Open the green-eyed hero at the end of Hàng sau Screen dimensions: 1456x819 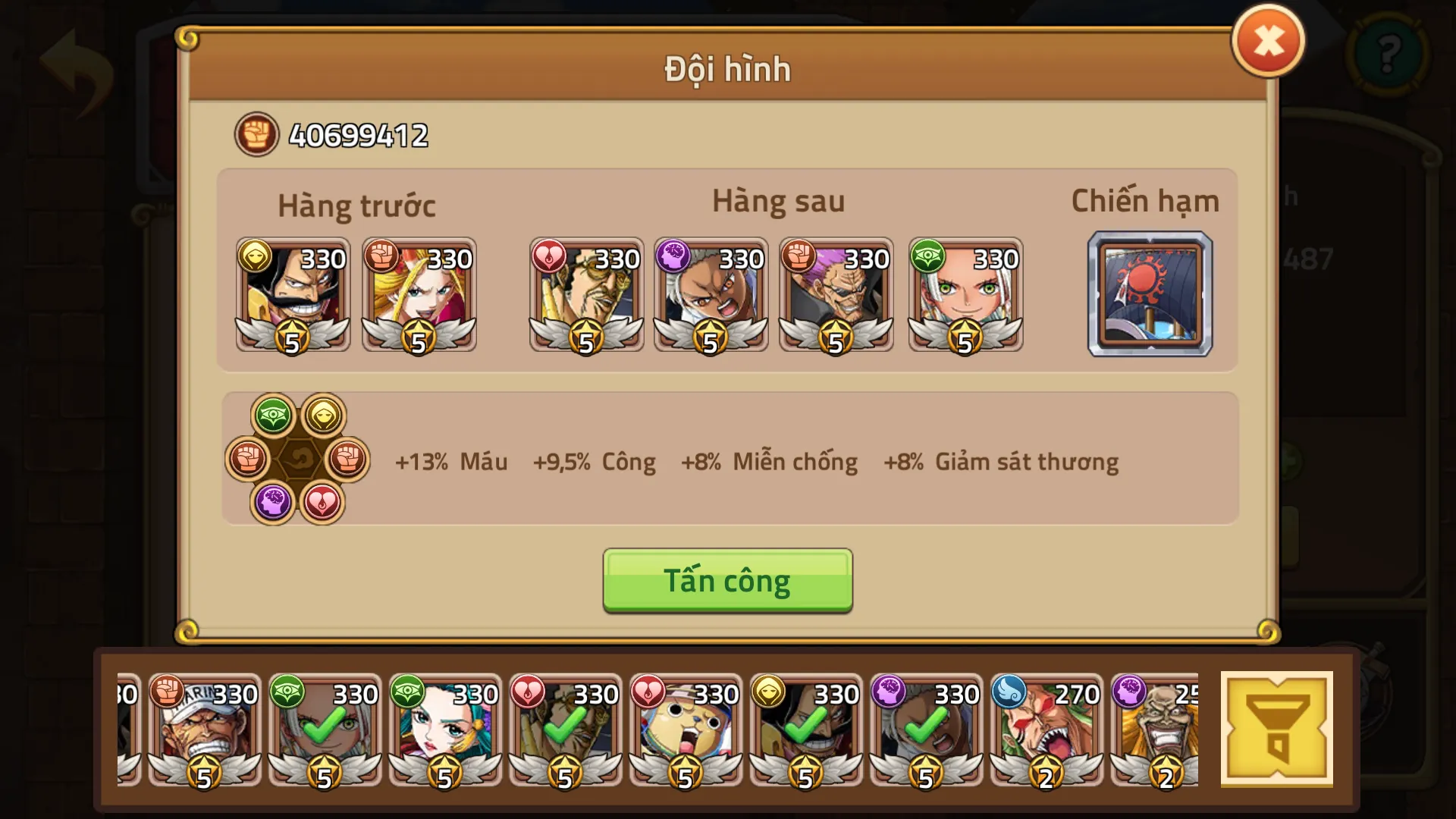click(965, 294)
